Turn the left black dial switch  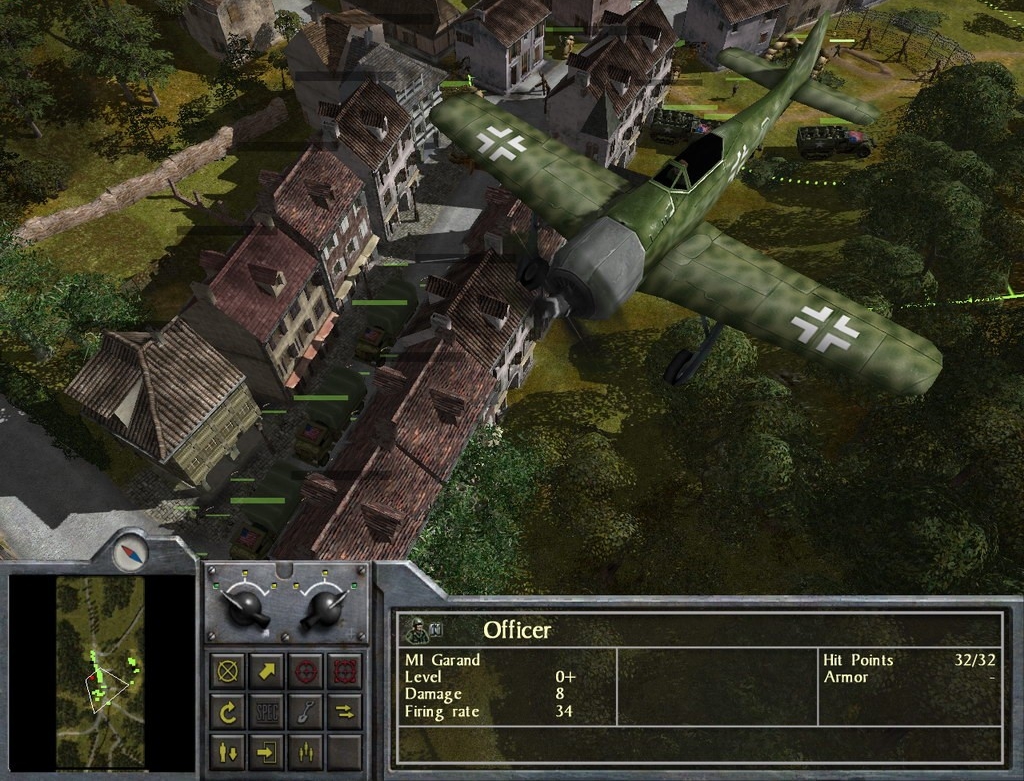(245, 608)
